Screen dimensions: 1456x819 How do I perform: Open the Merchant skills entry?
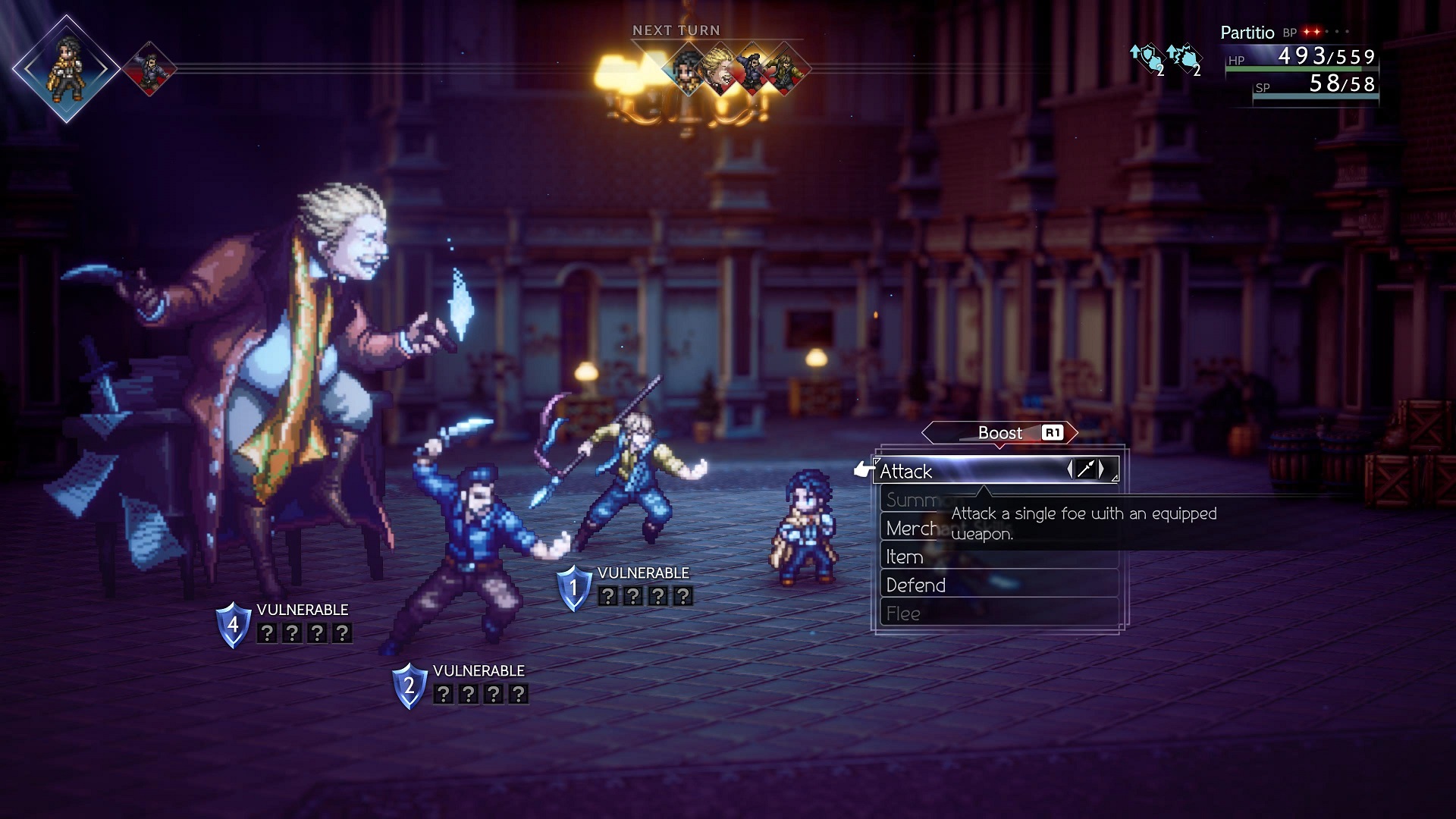(912, 529)
